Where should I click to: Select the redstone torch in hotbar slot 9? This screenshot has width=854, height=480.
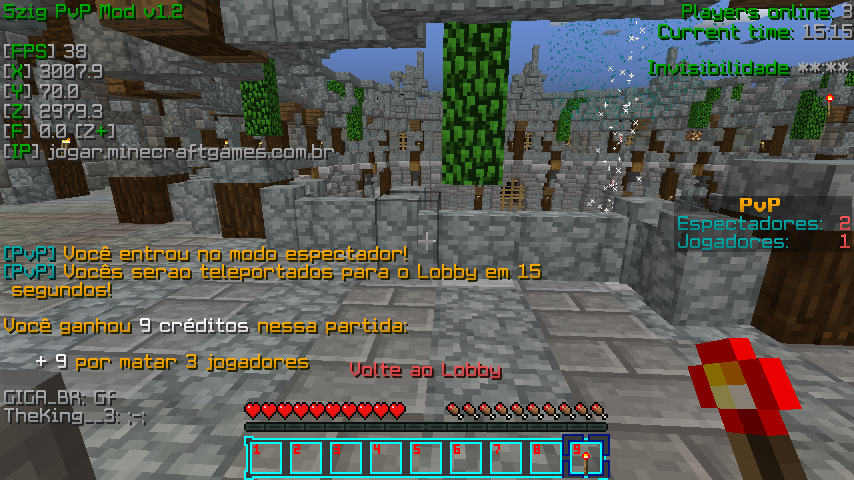[585, 457]
